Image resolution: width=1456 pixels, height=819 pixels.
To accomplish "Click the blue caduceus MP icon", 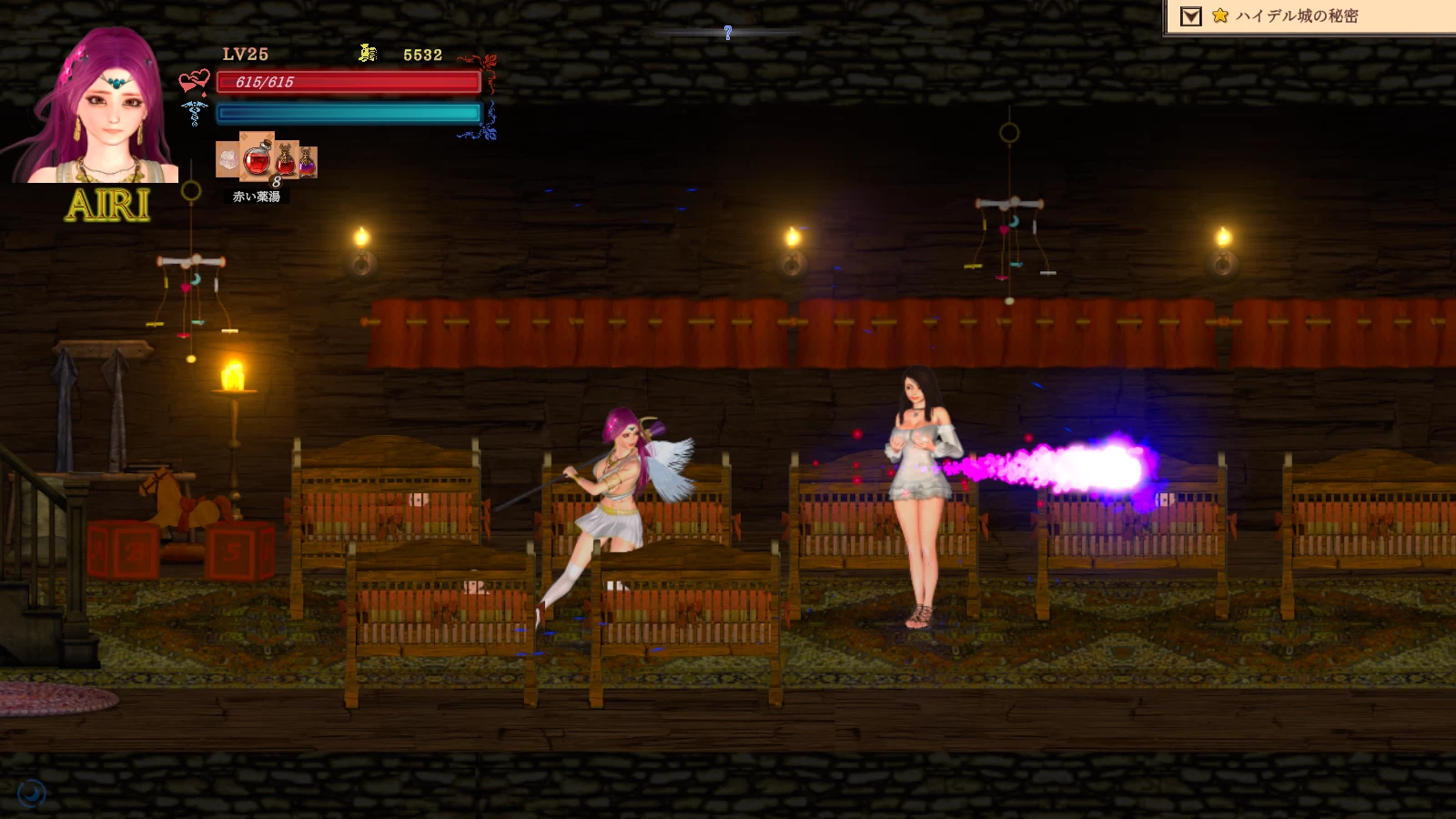I will click(x=193, y=114).
